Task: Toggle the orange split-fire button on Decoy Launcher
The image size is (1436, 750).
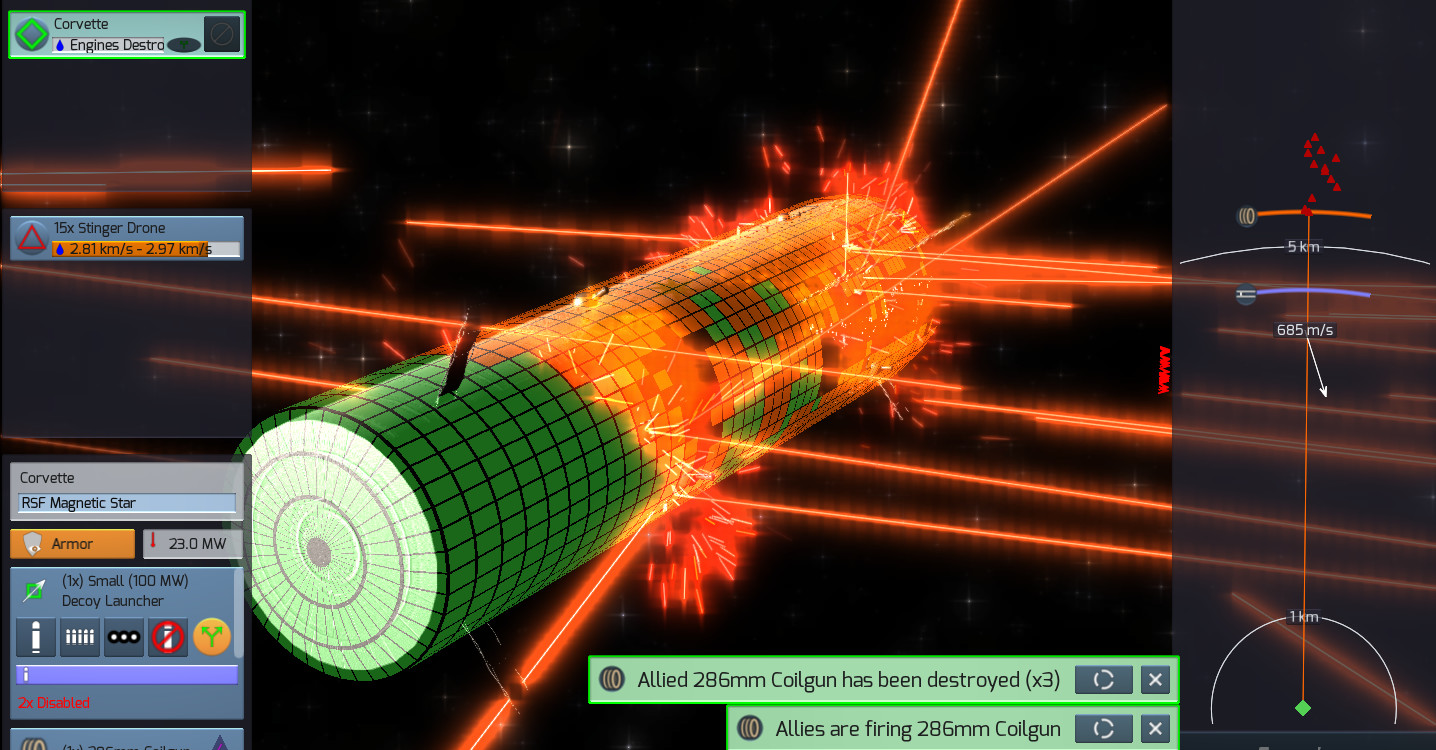Action: coord(212,637)
